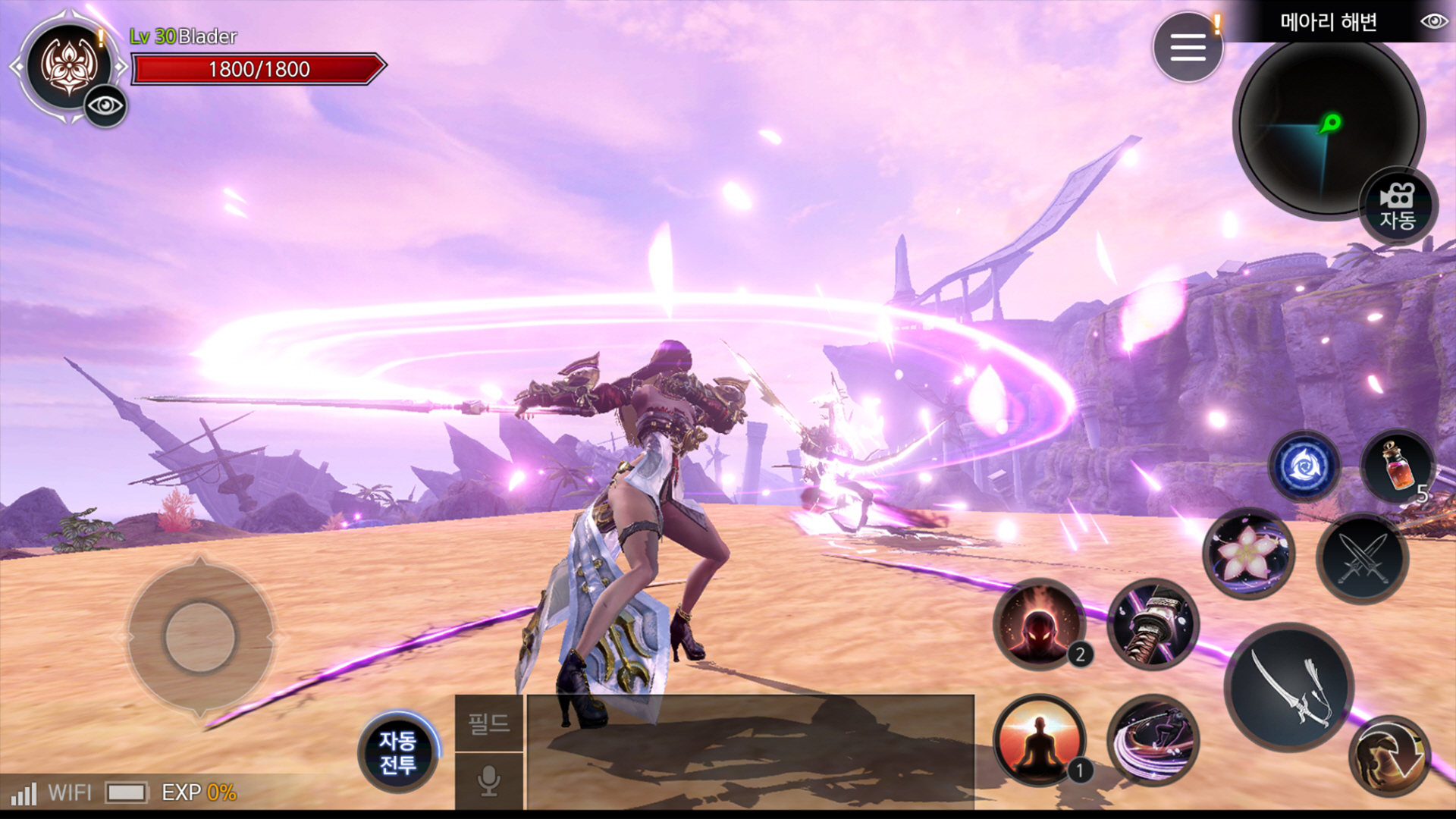Activate the blue swirl skill

tap(1304, 466)
